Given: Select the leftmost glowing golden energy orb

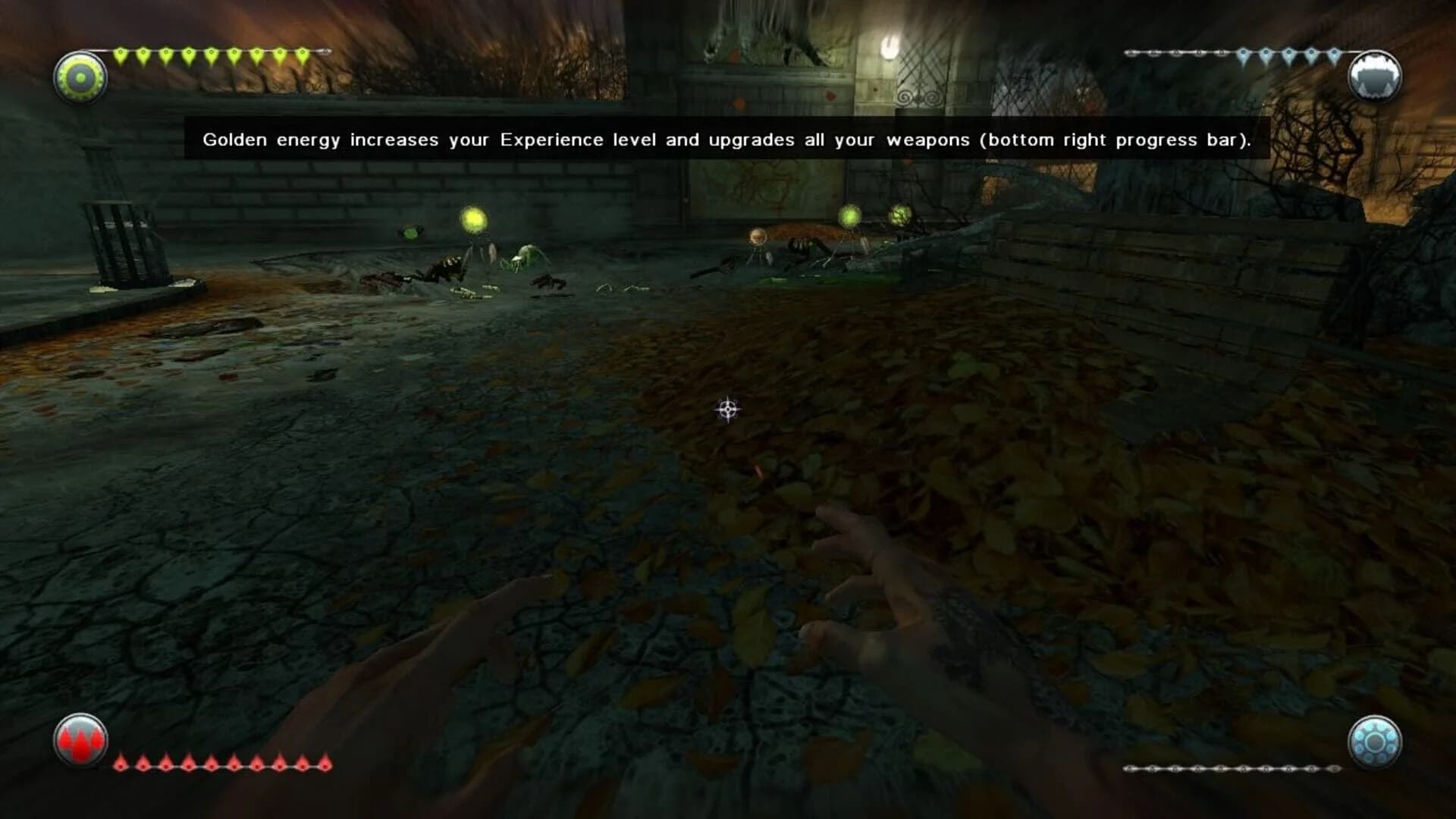Looking at the screenshot, I should pyautogui.click(x=475, y=218).
